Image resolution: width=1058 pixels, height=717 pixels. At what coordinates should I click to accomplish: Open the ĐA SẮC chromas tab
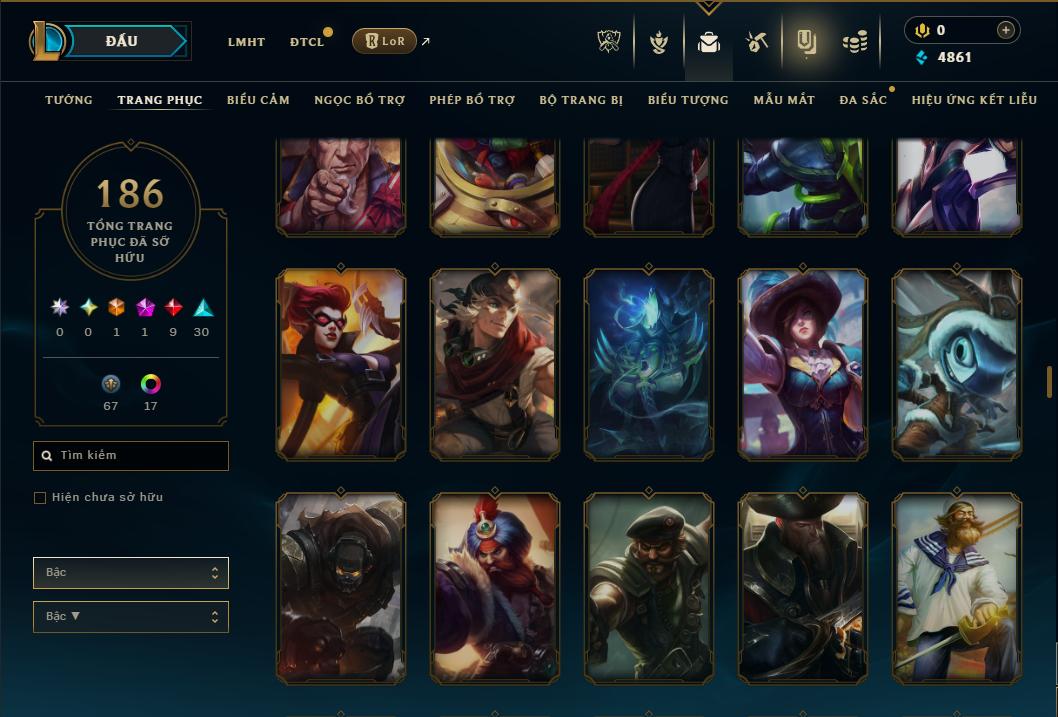(x=863, y=100)
